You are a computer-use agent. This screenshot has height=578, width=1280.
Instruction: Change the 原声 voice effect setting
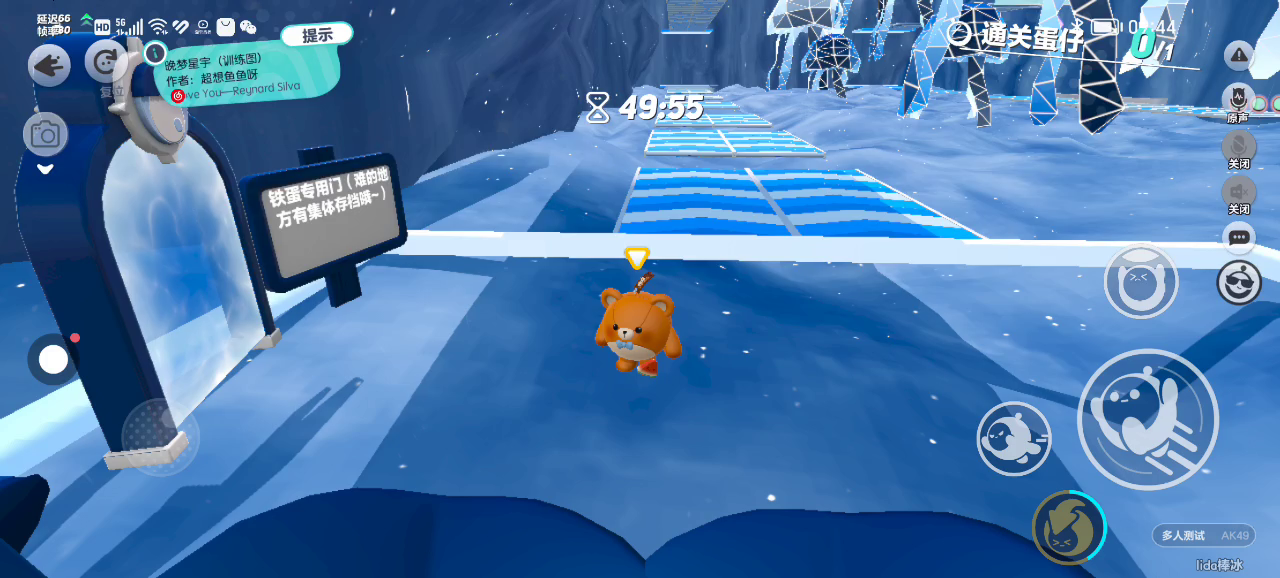point(1238,100)
